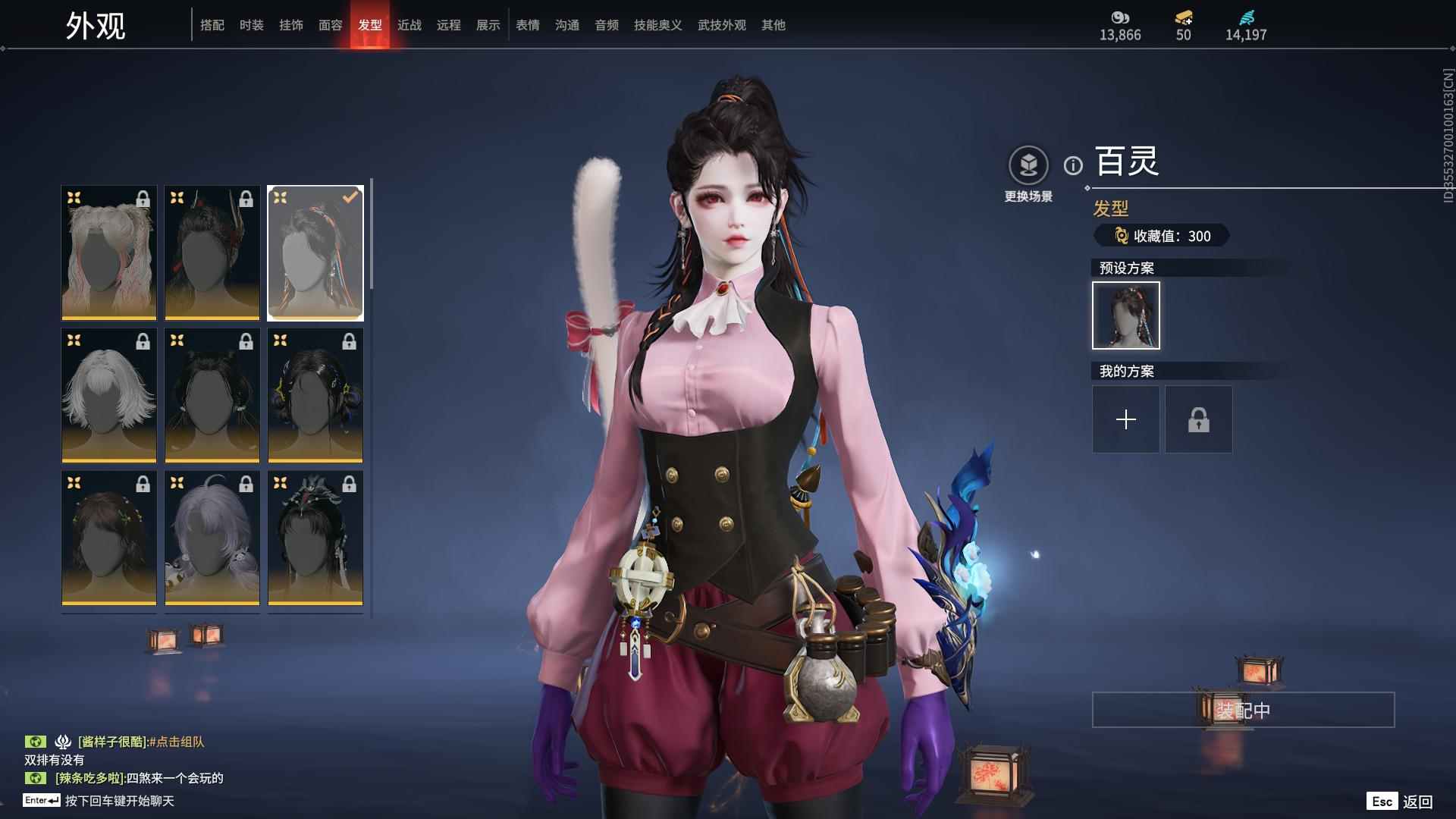Open the 表情 tab
Viewport: 1456px width, 819px height.
coord(528,25)
